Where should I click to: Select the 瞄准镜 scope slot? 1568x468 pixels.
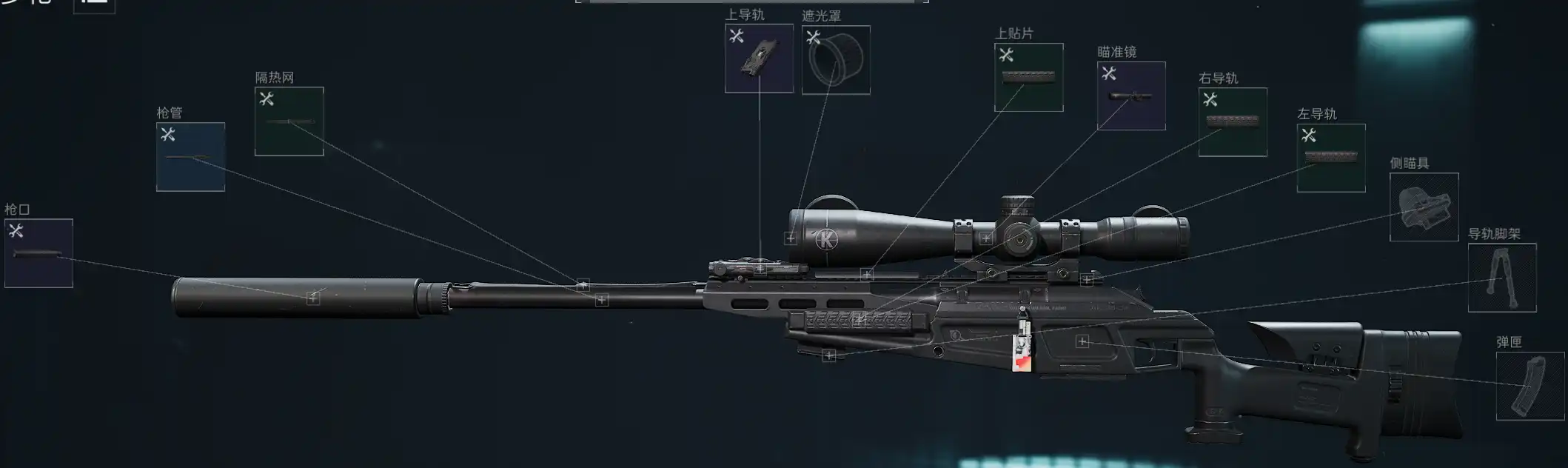pos(1131,96)
